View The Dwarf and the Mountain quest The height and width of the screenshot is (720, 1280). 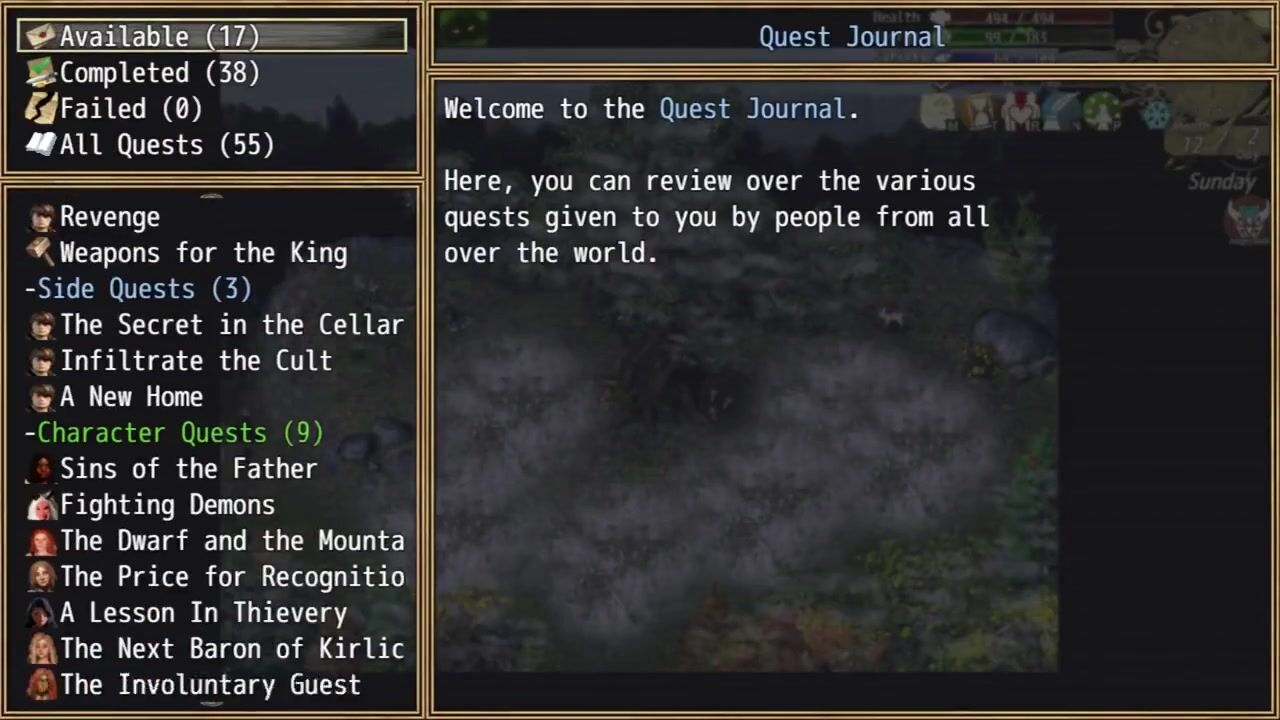coord(232,541)
